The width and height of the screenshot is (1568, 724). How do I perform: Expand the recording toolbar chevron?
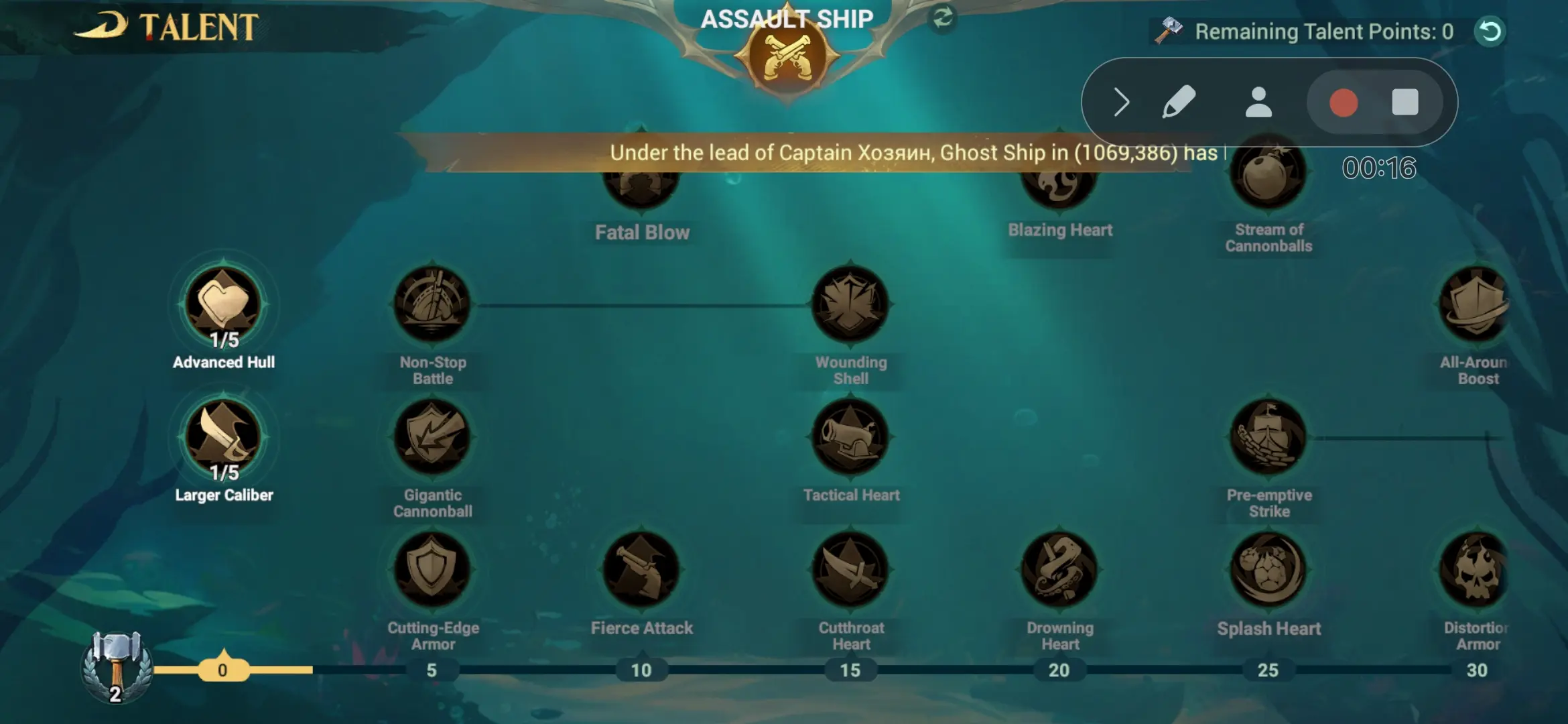1120,102
